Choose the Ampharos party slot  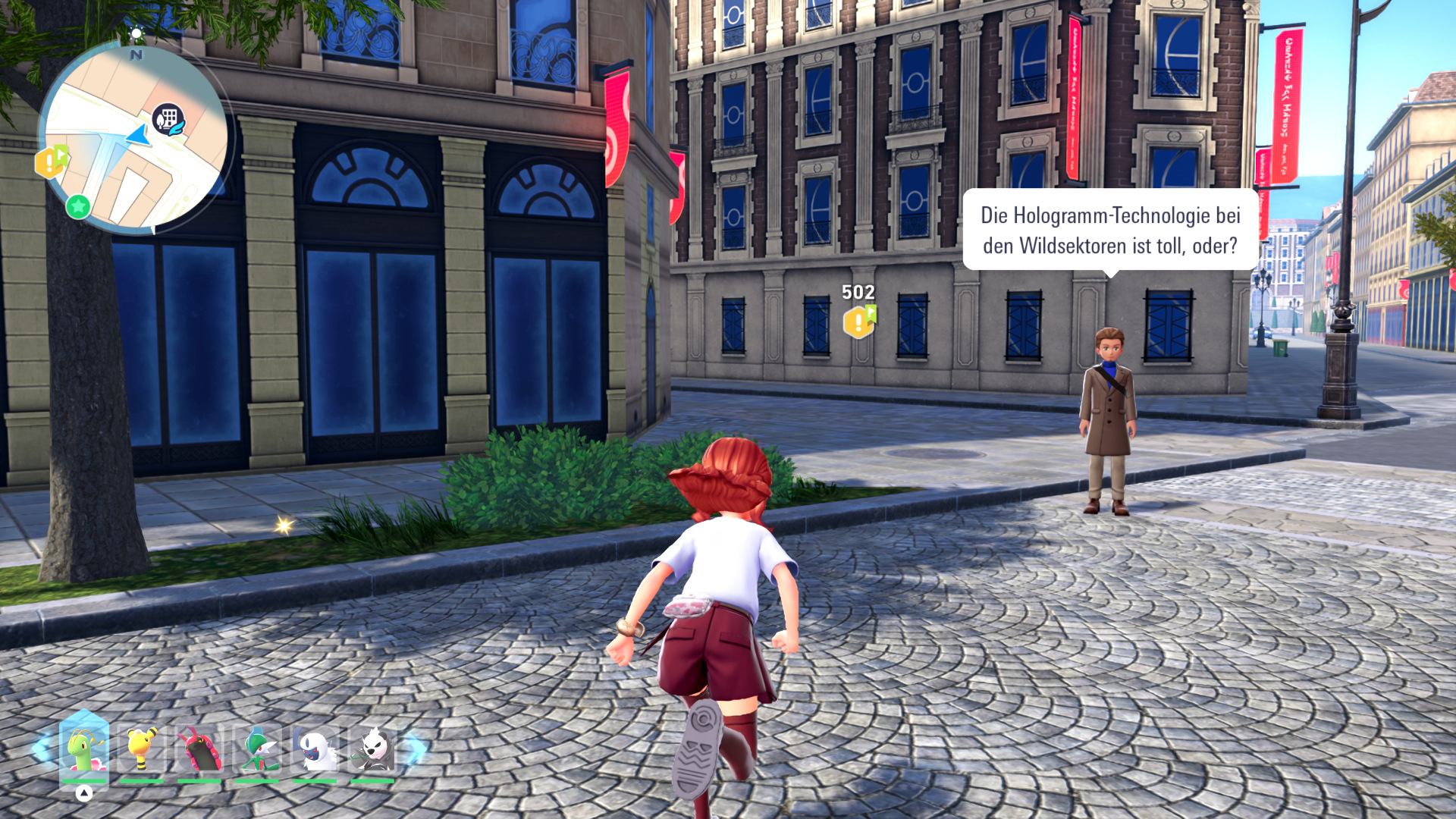142,749
